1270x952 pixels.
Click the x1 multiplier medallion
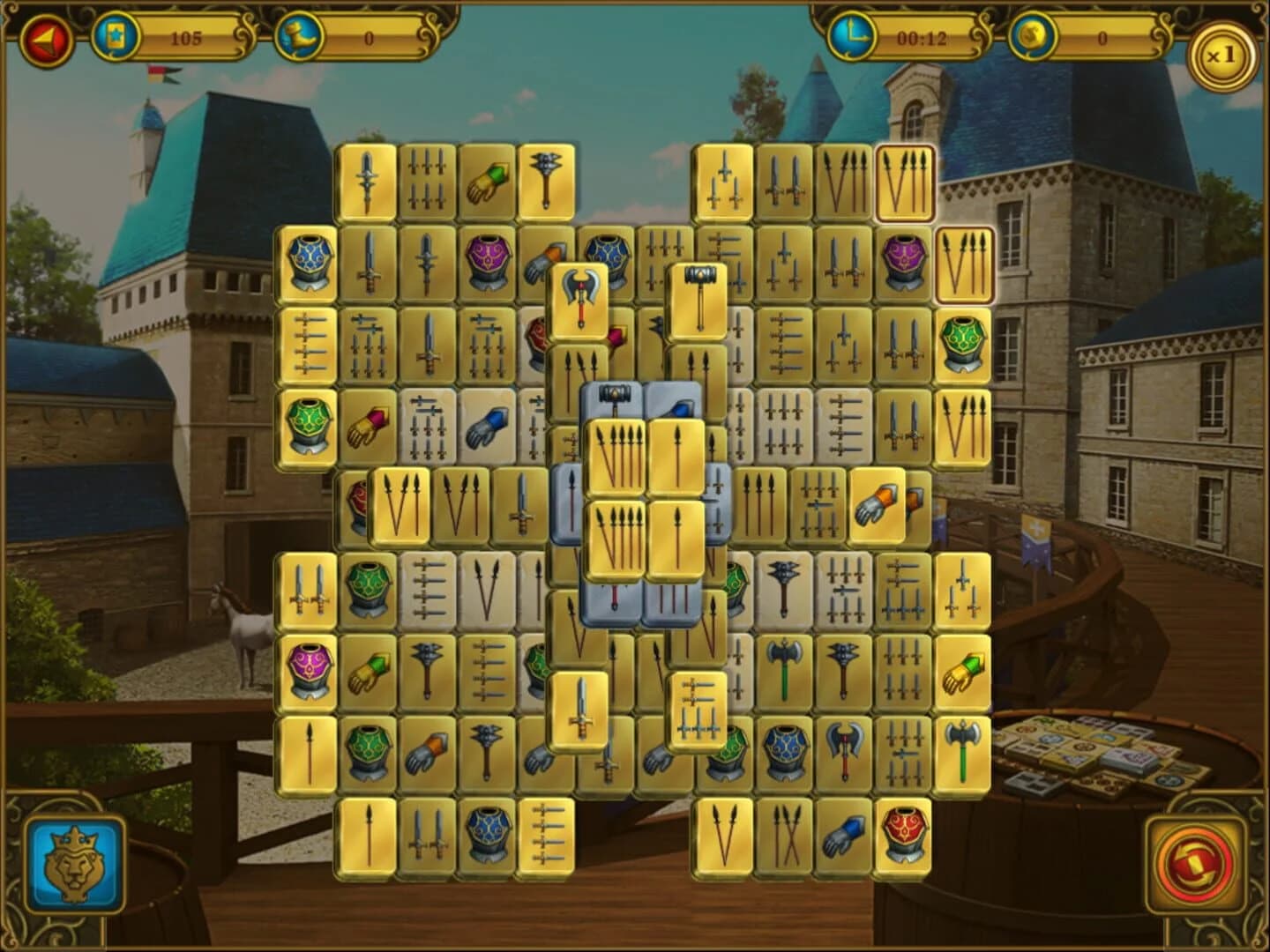tap(1221, 53)
